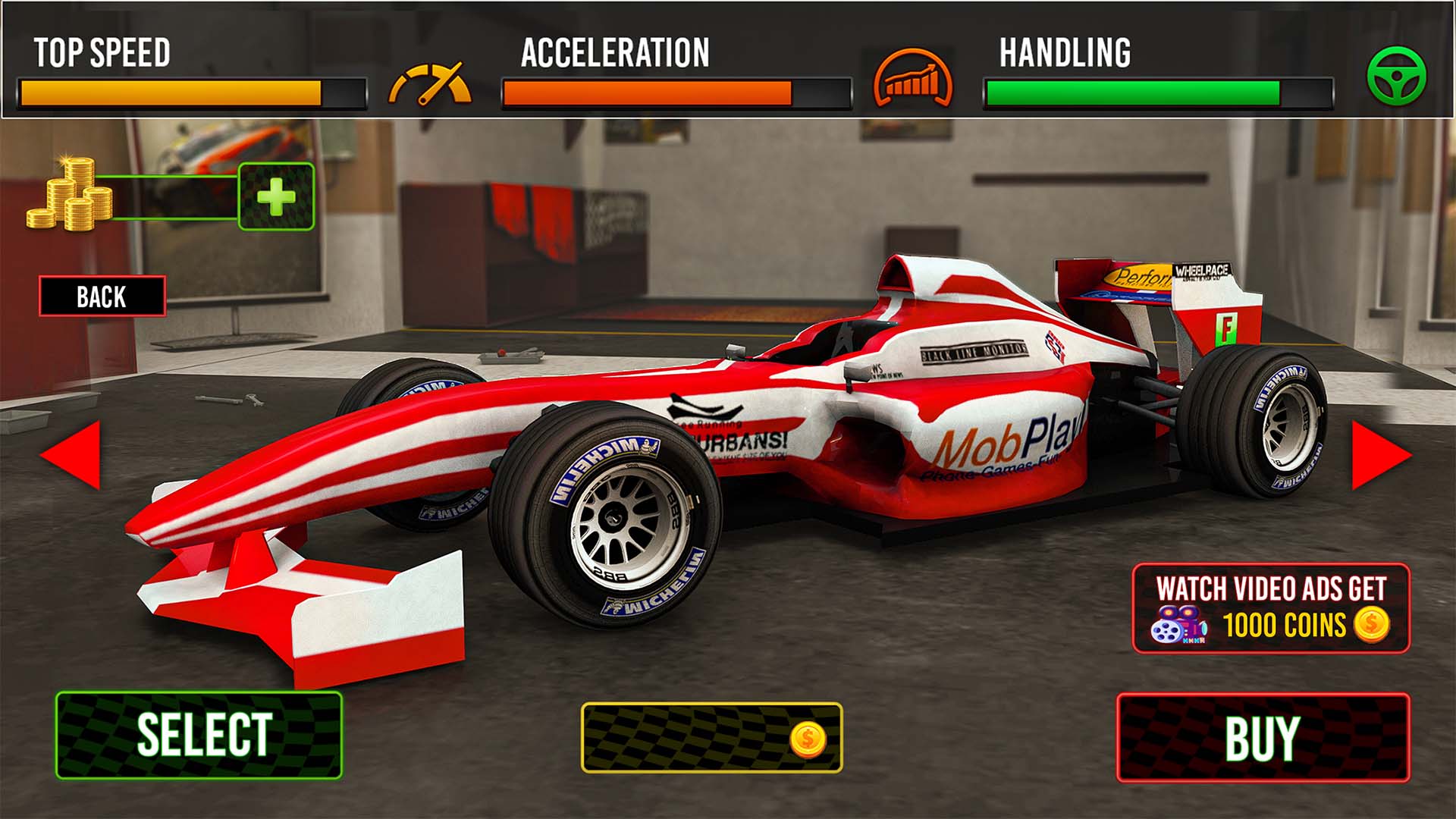Image resolution: width=1456 pixels, height=819 pixels.
Task: Click the green plus icon to add coins
Action: [277, 193]
